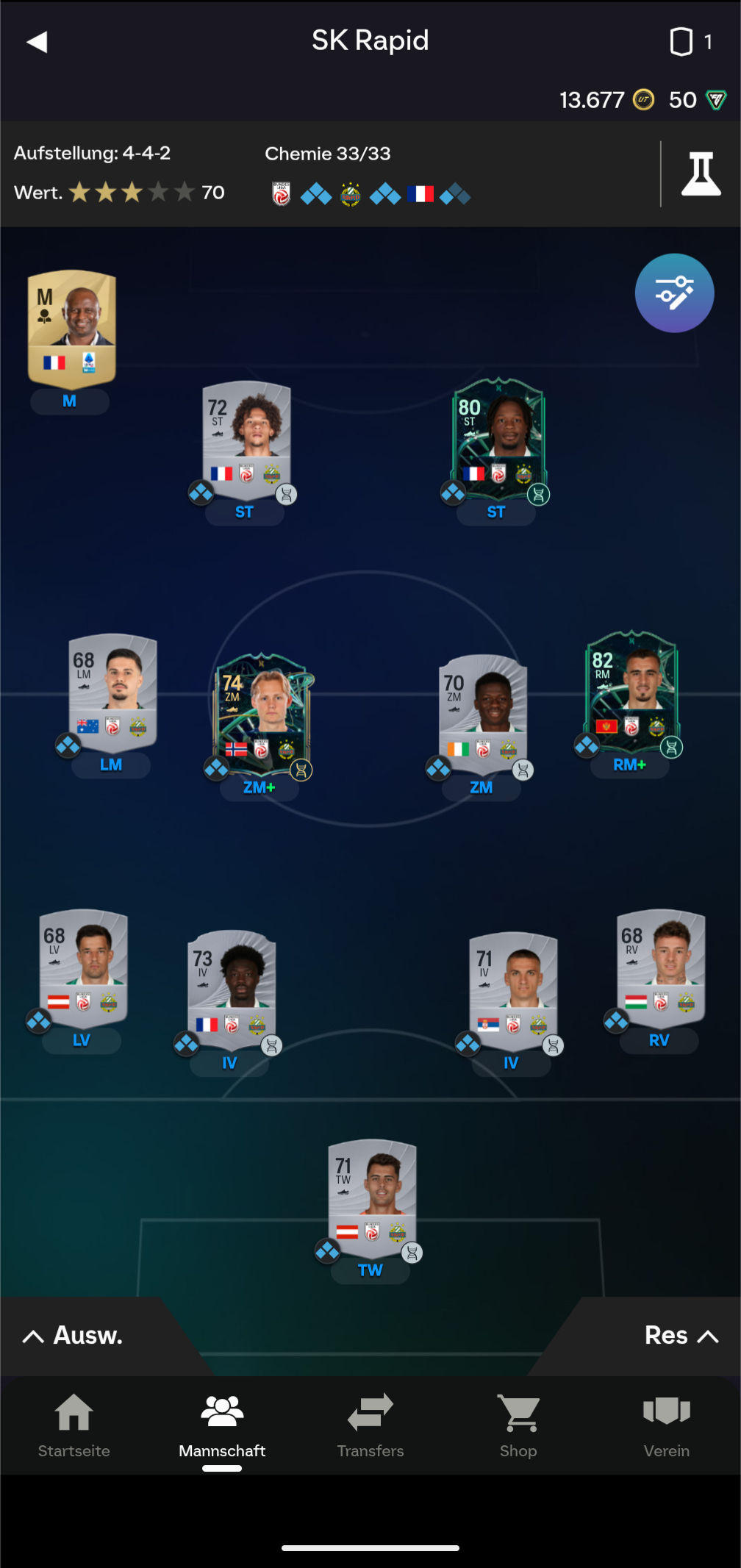Switch to the Startseite tab
The height and width of the screenshot is (1568, 741).
[x=74, y=1426]
